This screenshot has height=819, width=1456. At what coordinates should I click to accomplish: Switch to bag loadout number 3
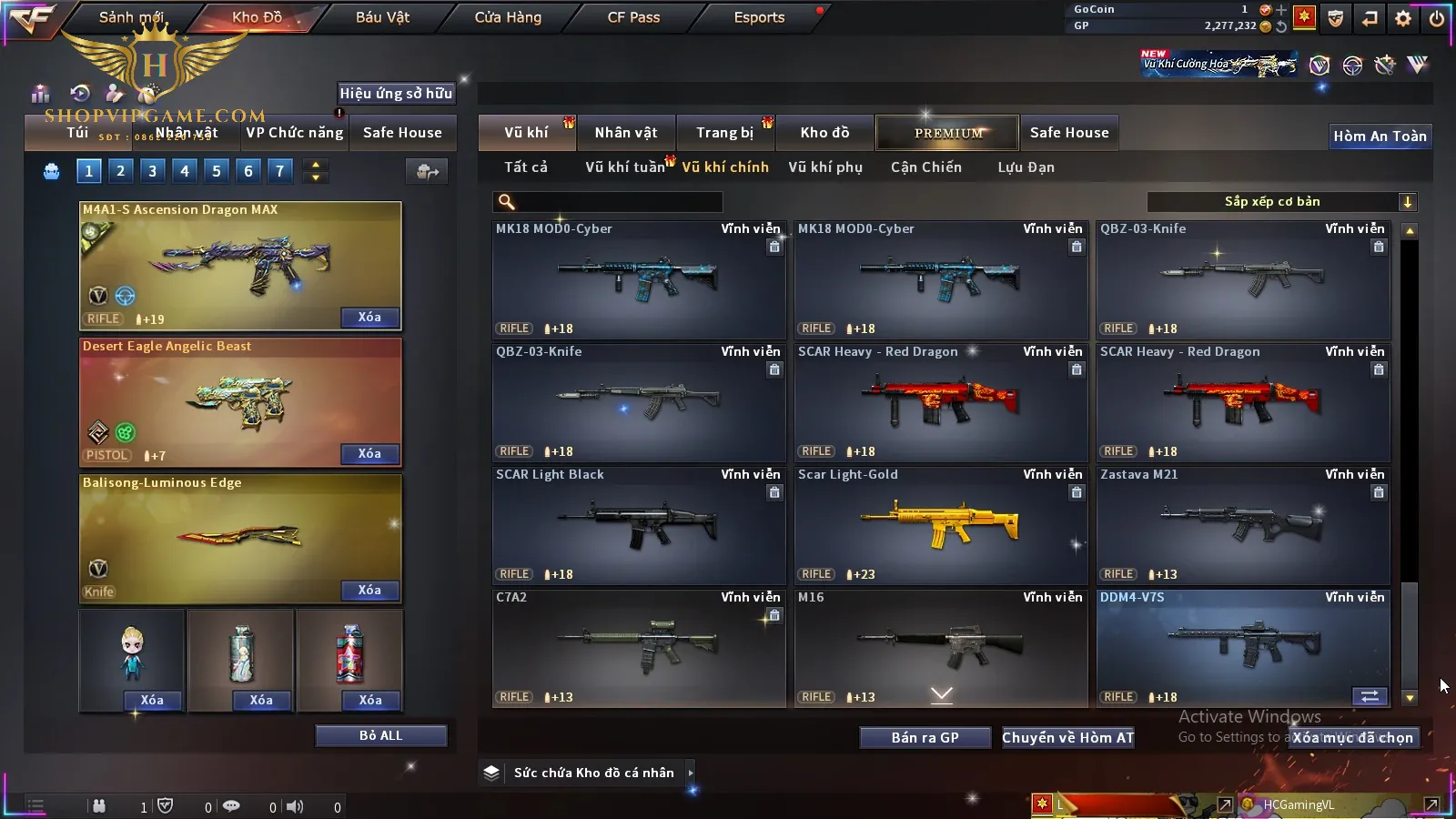[x=152, y=171]
